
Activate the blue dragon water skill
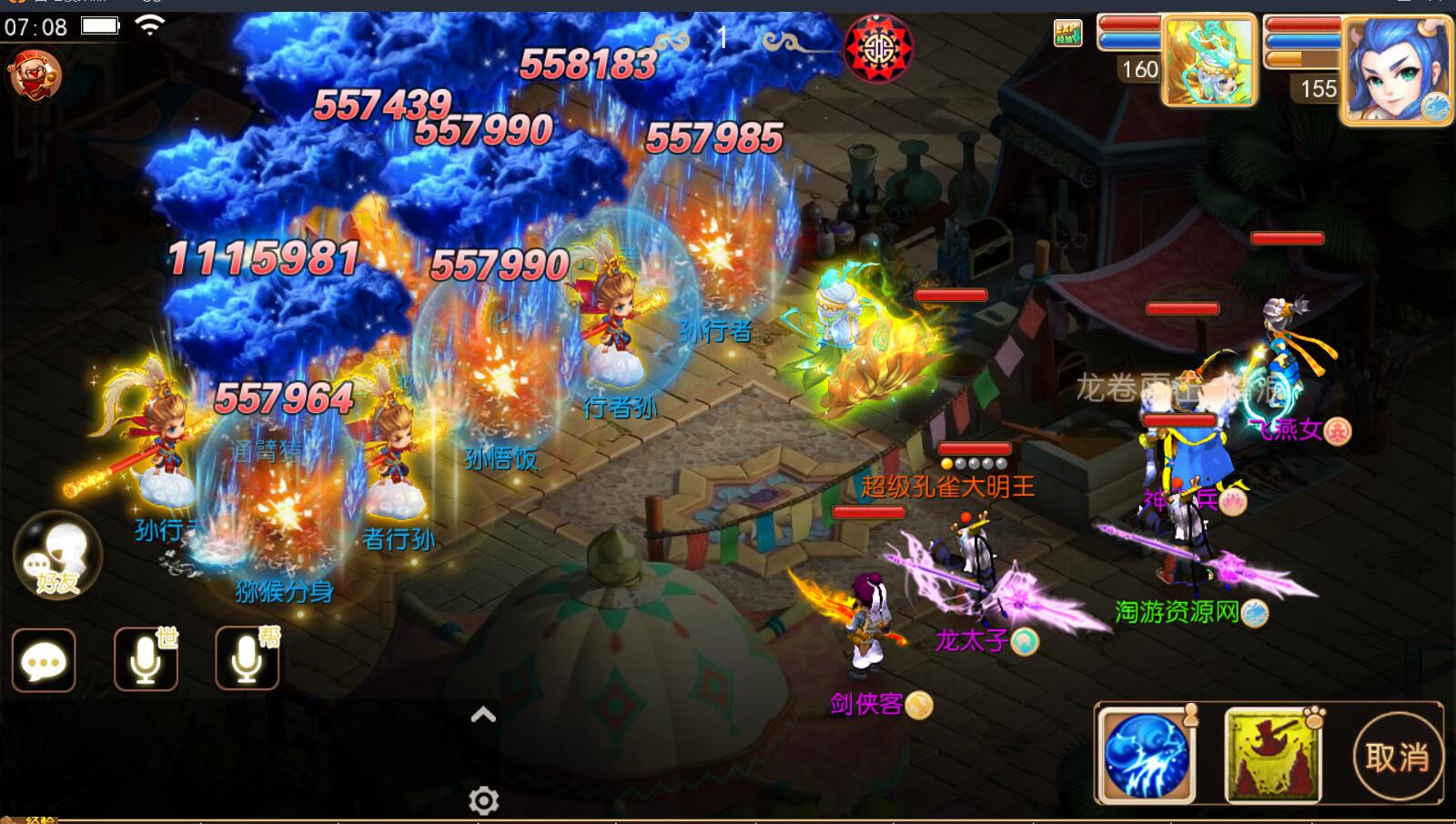tap(1147, 756)
